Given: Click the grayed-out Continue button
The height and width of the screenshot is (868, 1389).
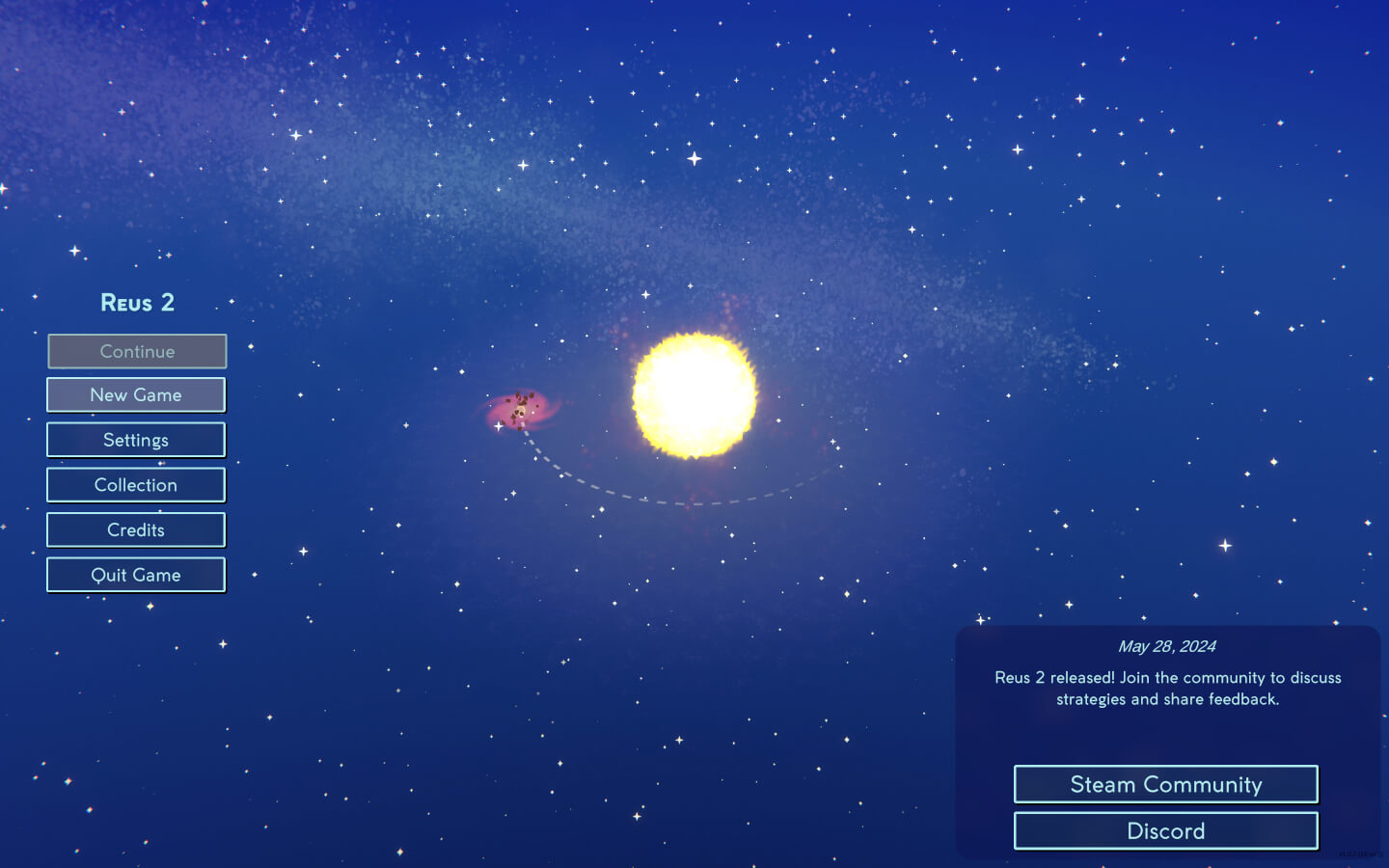Looking at the screenshot, I should tap(136, 351).
